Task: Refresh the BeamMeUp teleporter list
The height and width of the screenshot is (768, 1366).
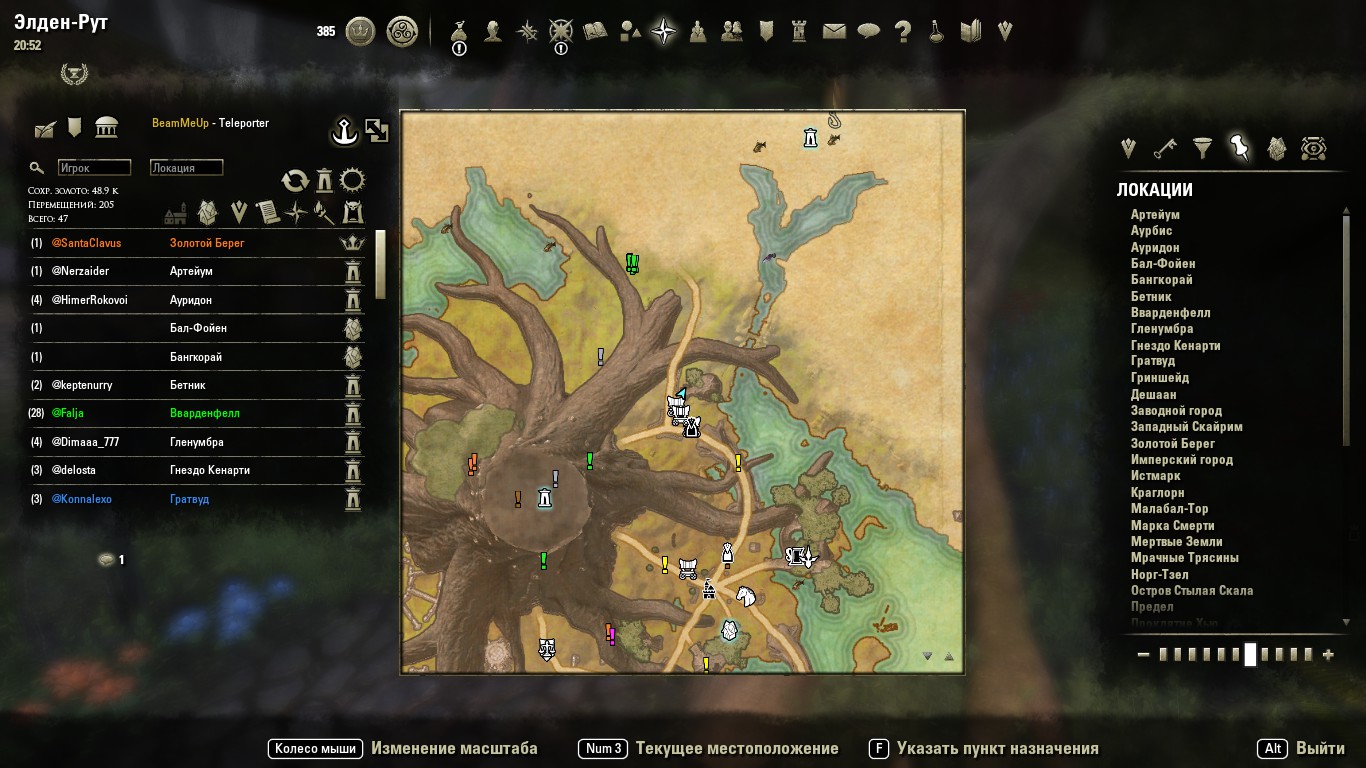Action: (x=295, y=180)
